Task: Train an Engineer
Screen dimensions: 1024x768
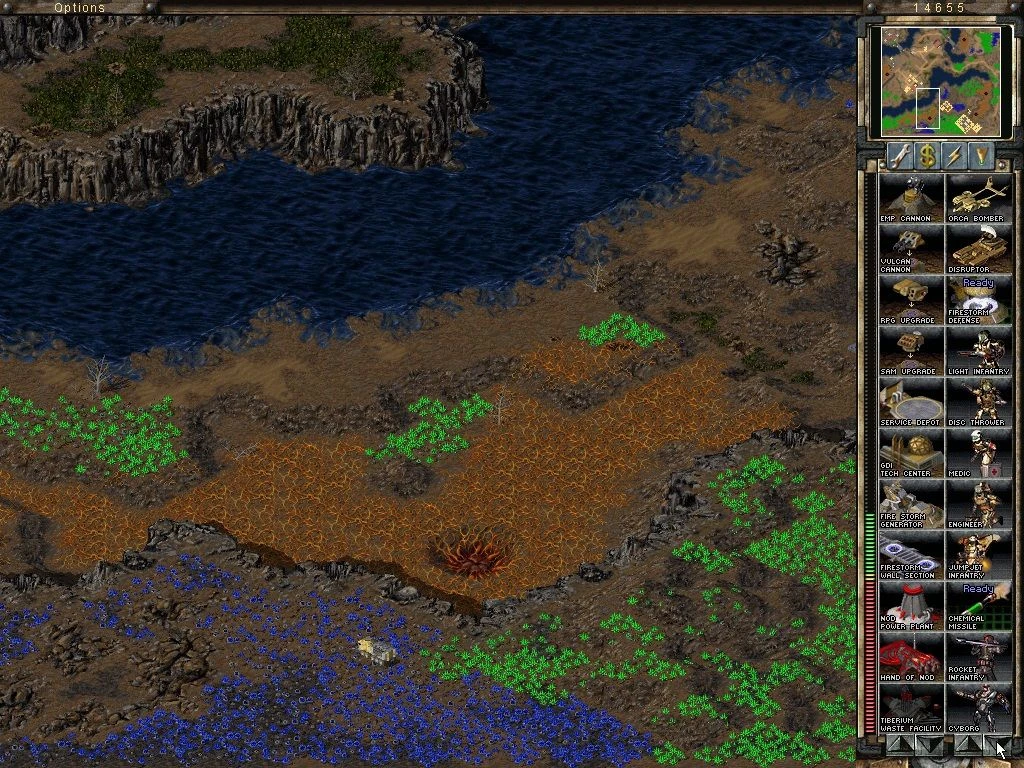Action: 977,504
